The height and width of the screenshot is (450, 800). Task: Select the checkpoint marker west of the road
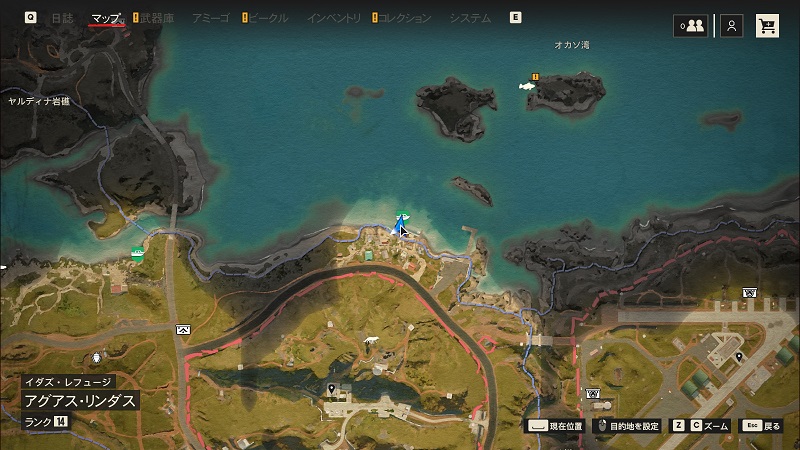coord(183,329)
